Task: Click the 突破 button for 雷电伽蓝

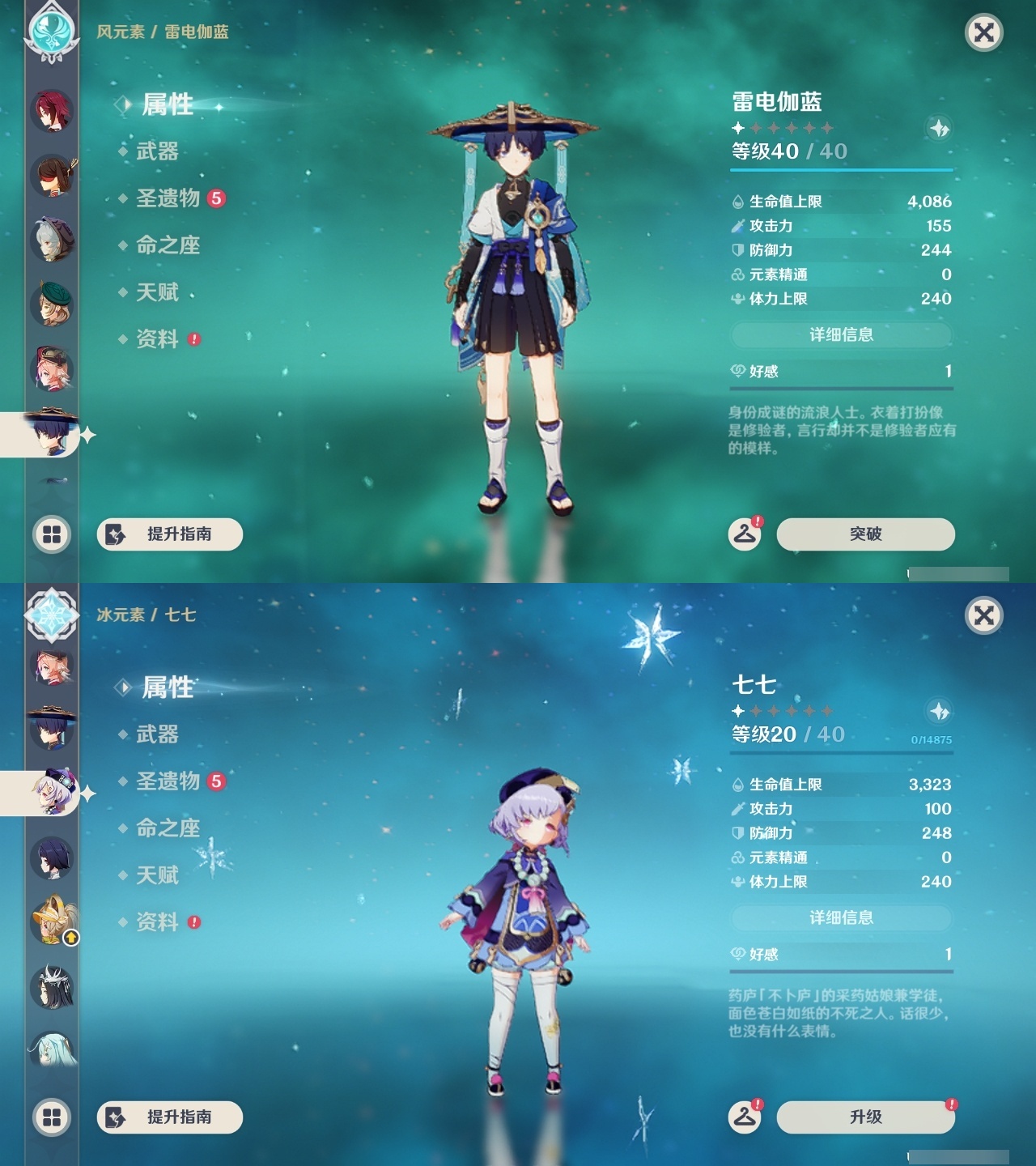Action: 864,534
